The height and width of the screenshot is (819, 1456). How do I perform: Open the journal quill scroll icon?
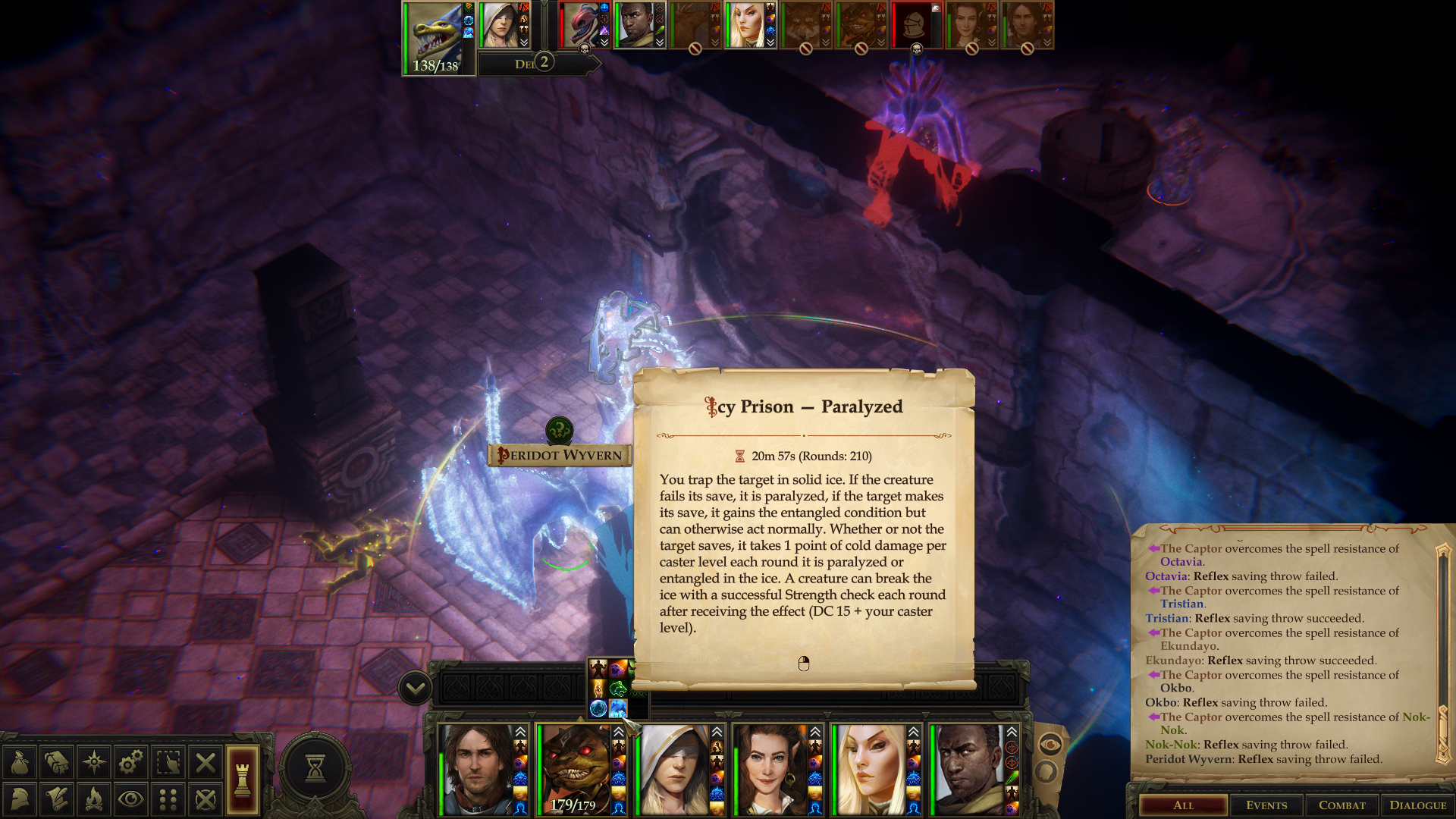[x=57, y=799]
